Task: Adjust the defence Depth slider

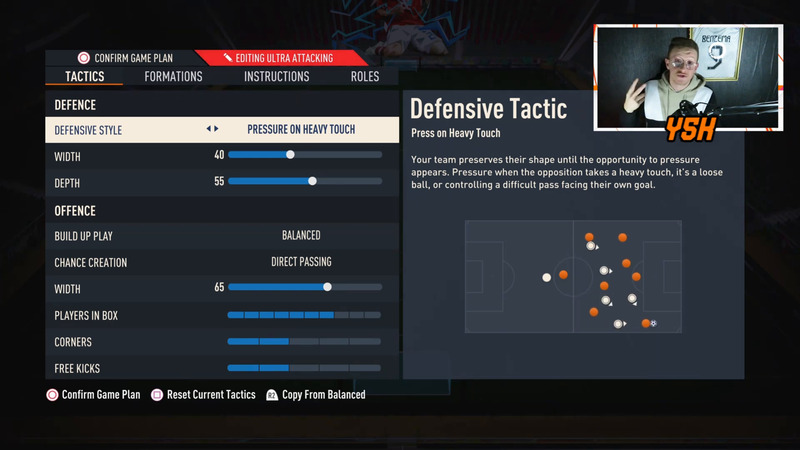Action: 312,182
